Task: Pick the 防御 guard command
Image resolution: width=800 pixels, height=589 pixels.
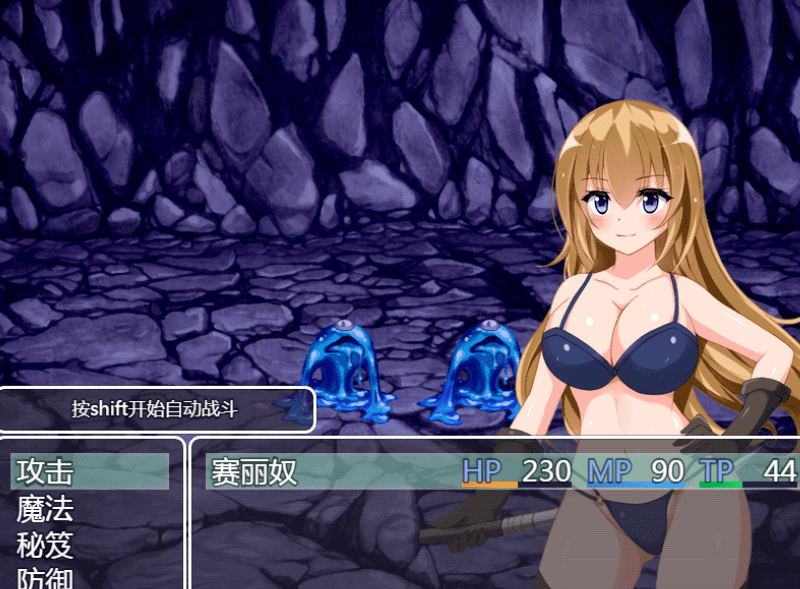Action: 46,578
